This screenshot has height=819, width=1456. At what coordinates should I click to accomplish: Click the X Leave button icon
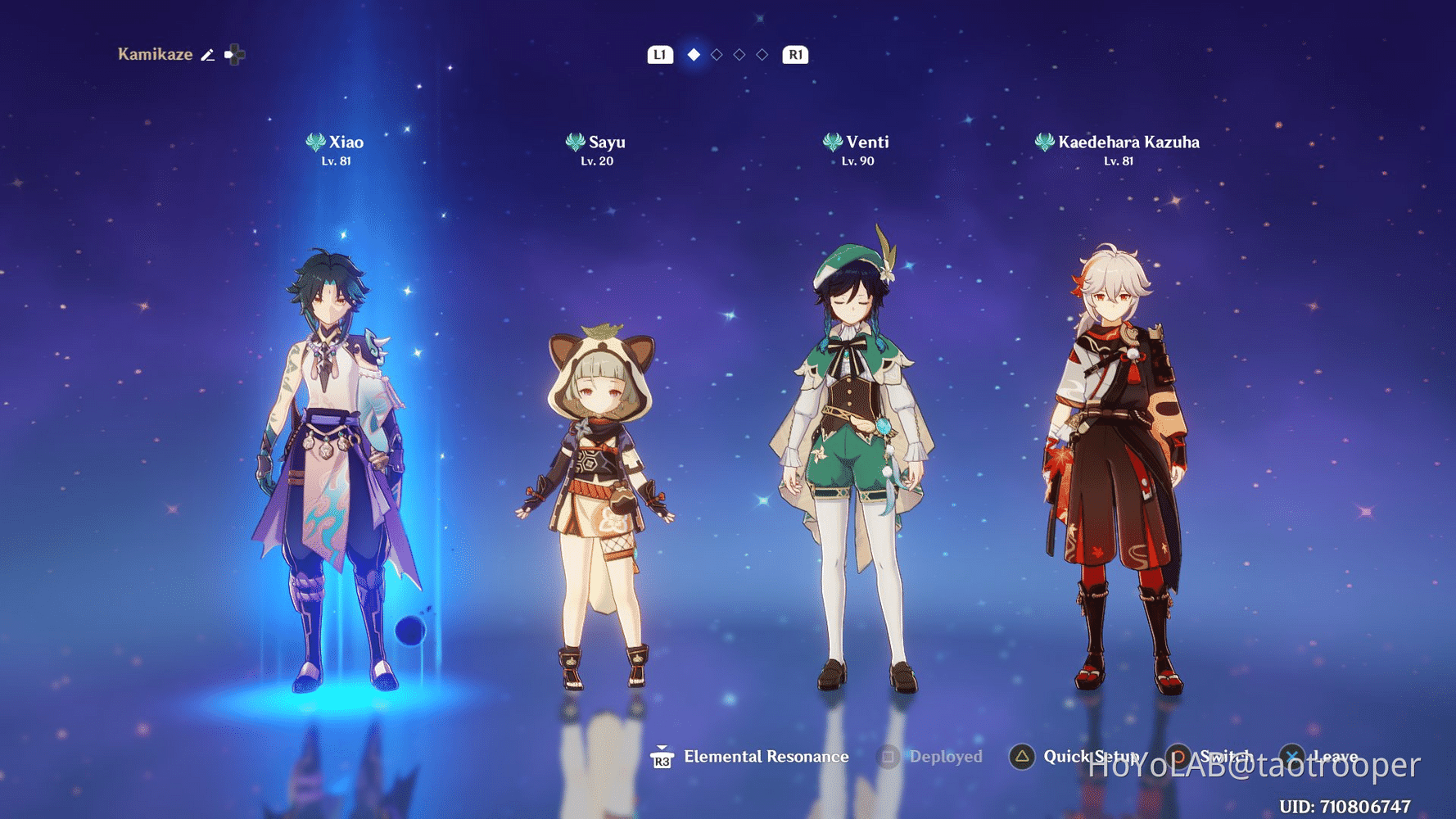(1293, 756)
